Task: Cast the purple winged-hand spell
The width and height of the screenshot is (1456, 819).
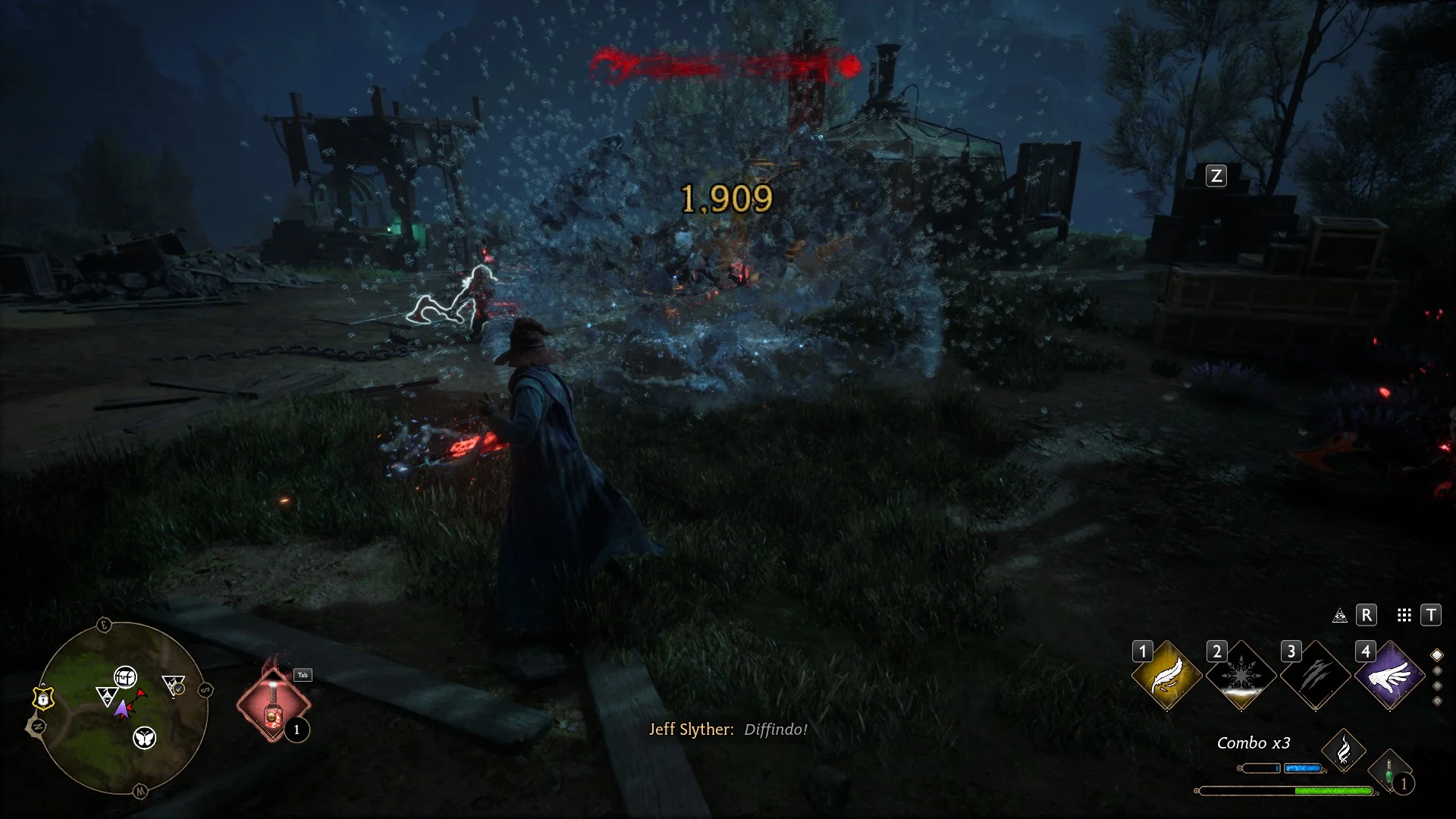Action: click(x=1389, y=676)
